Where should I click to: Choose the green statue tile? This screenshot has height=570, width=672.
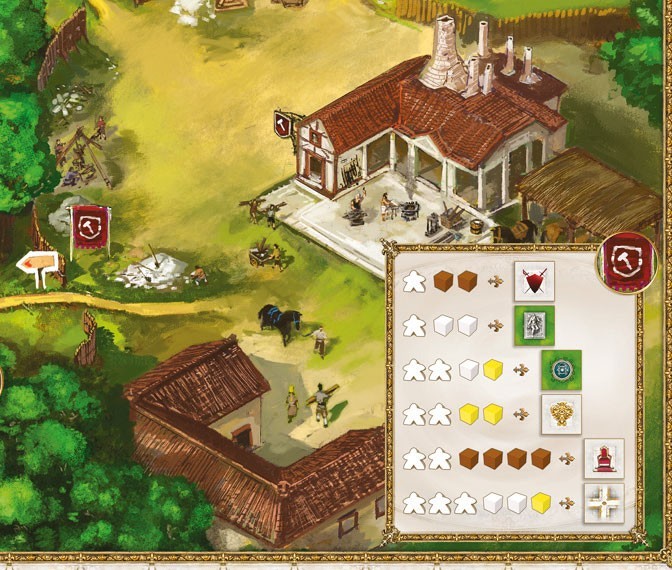[x=534, y=326]
